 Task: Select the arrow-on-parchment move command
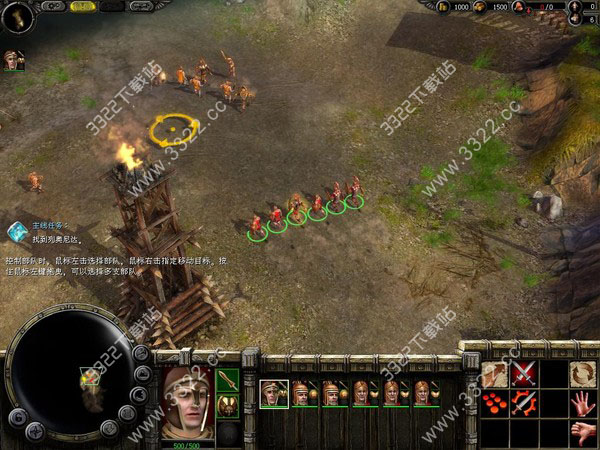(494, 374)
